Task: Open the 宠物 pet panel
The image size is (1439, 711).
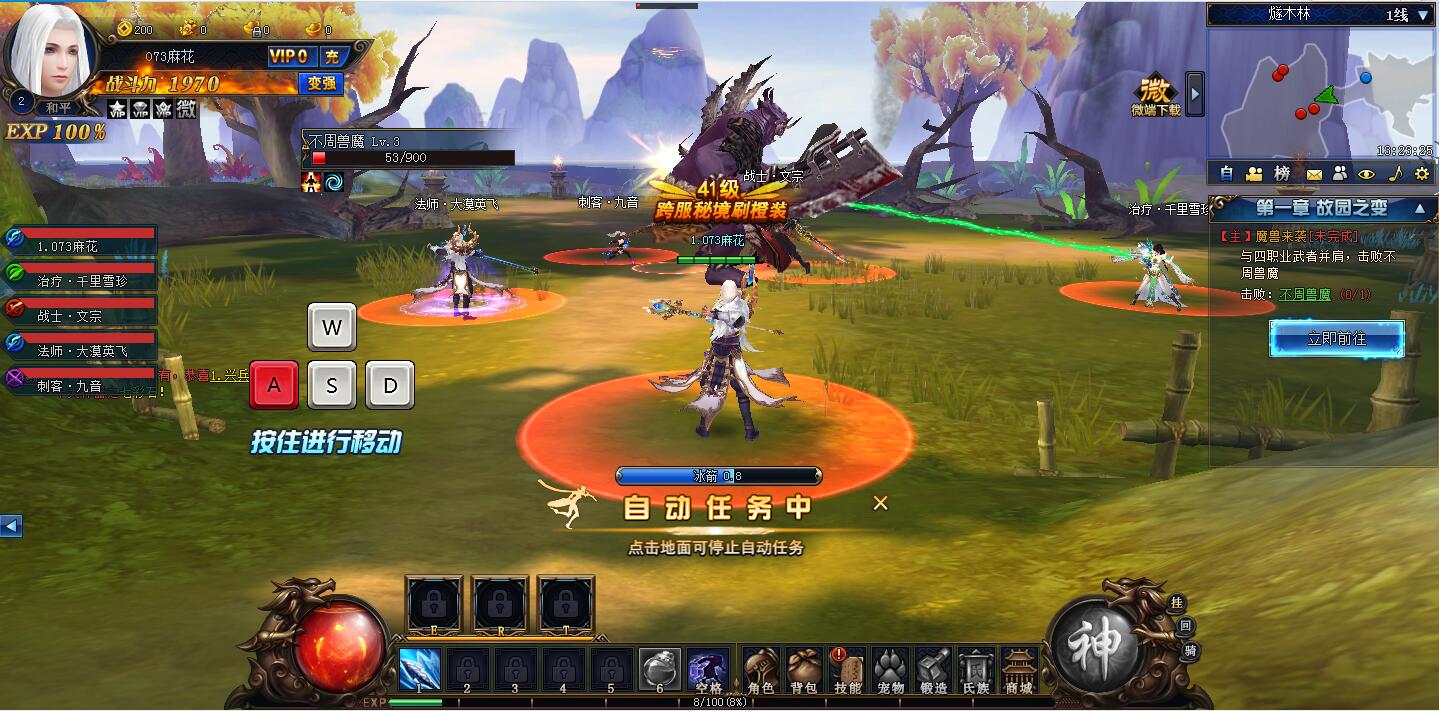Action: click(890, 669)
